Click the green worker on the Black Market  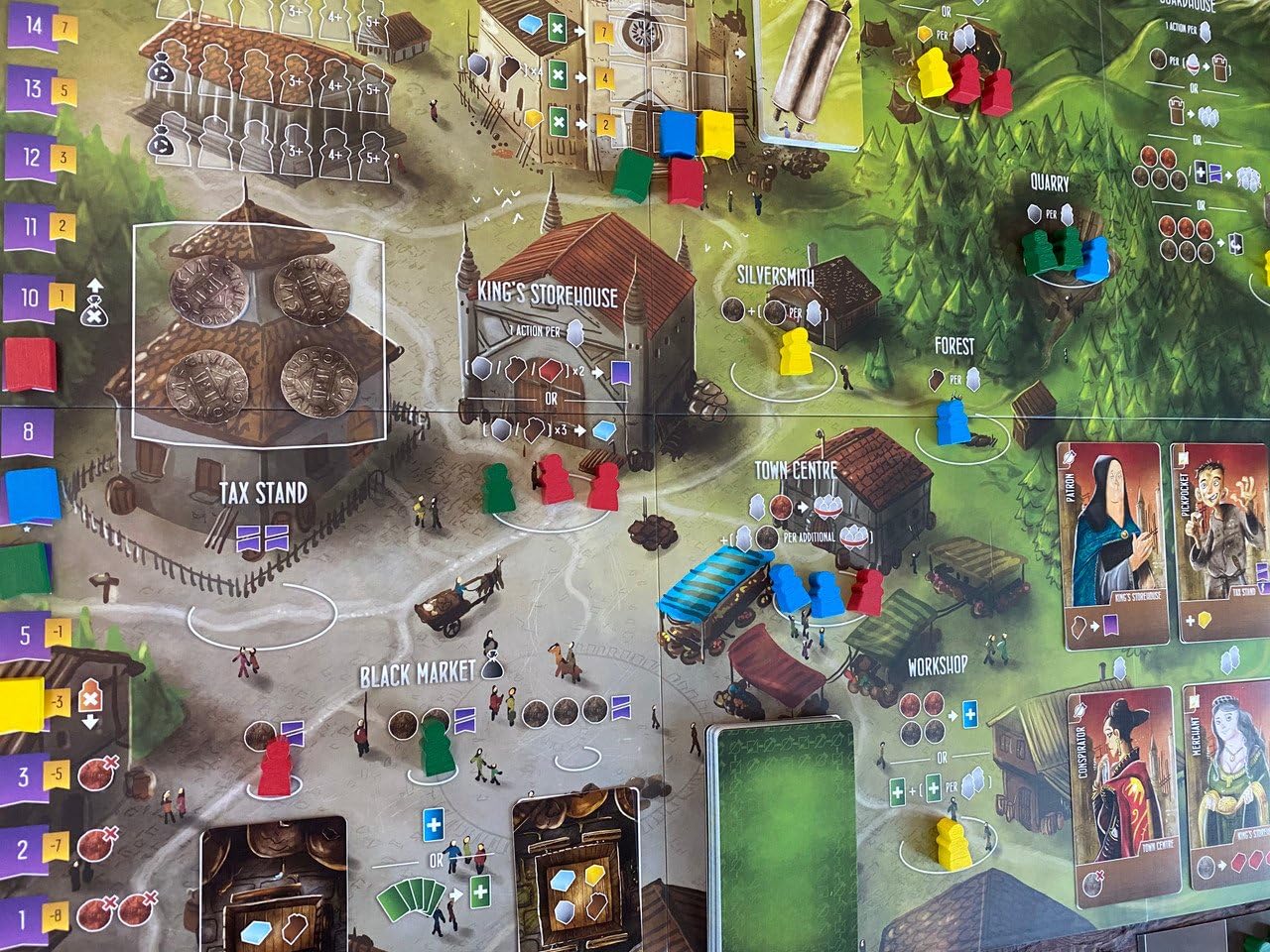[435, 746]
